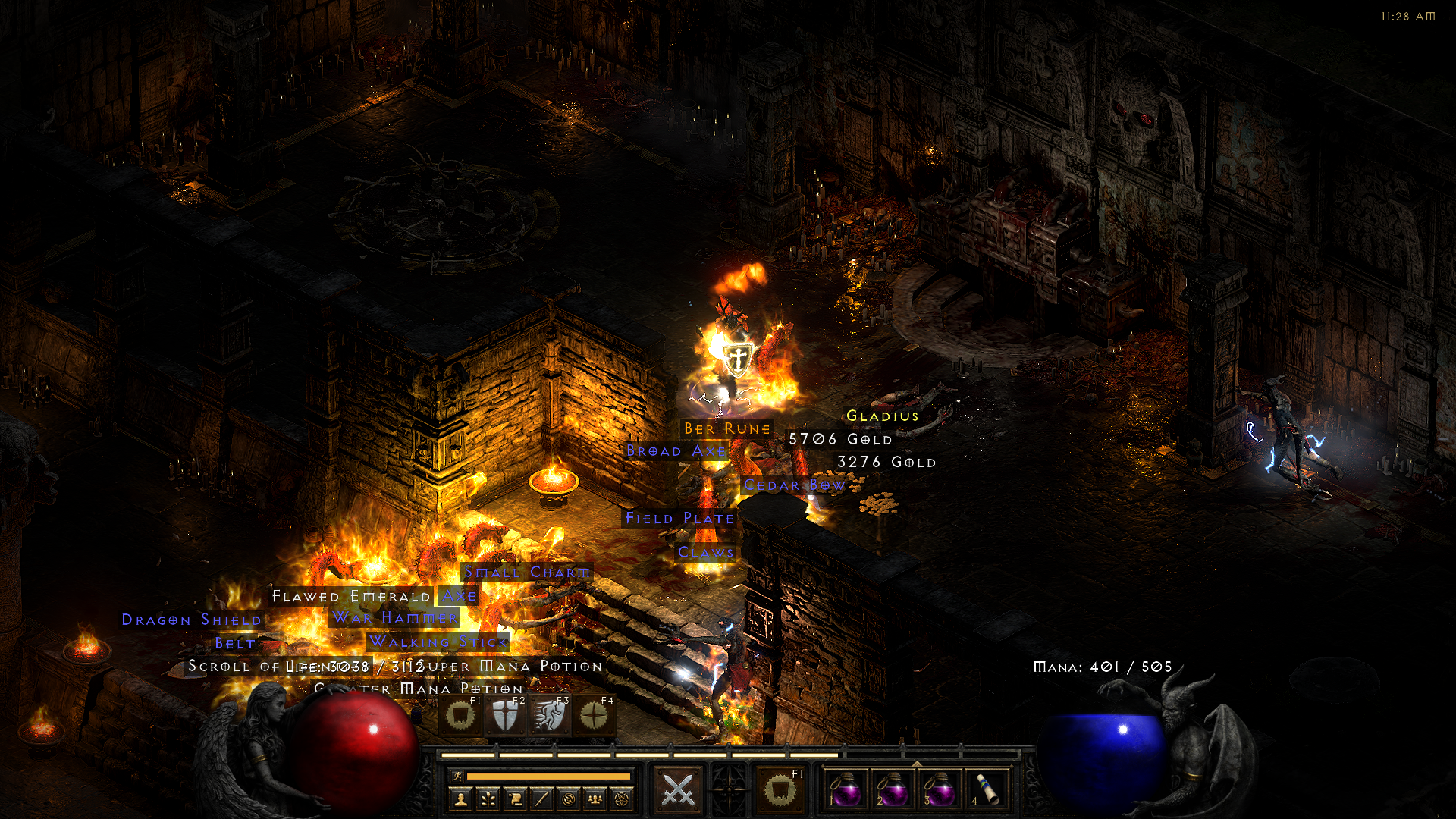Toggle the run/walk button
This screenshot has width=1456, height=819.
[457, 776]
